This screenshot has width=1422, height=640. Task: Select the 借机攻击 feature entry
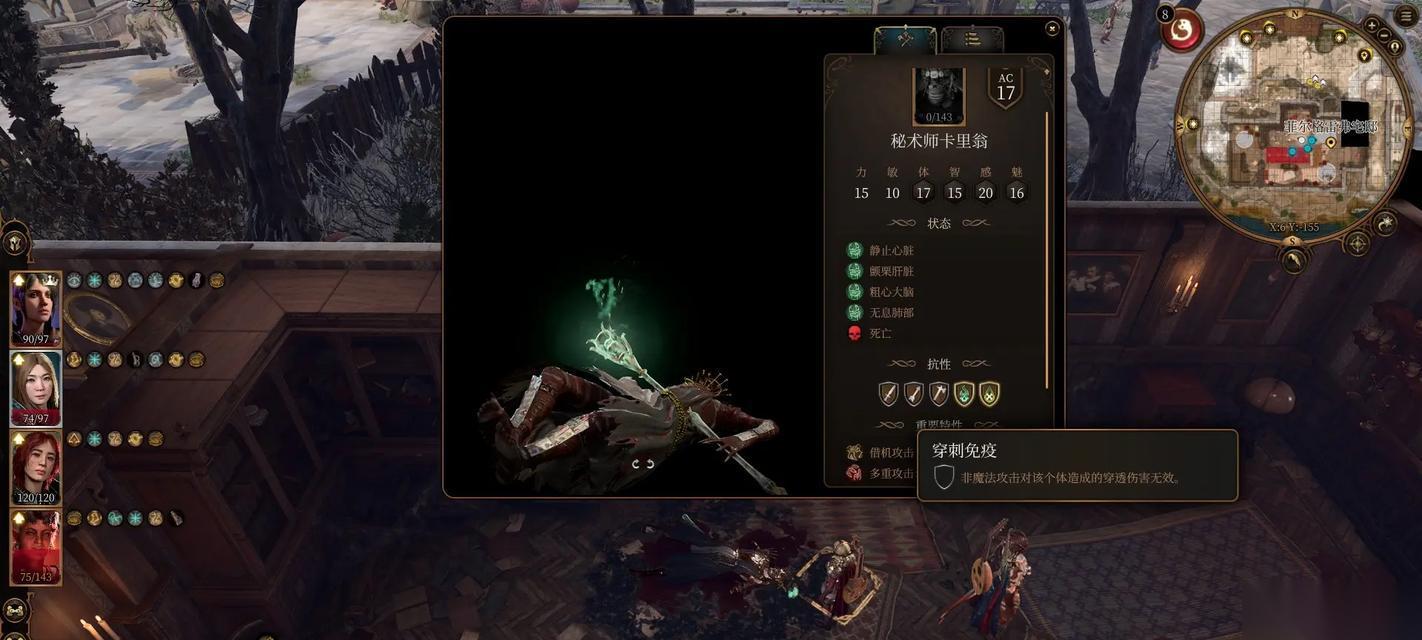[882, 453]
